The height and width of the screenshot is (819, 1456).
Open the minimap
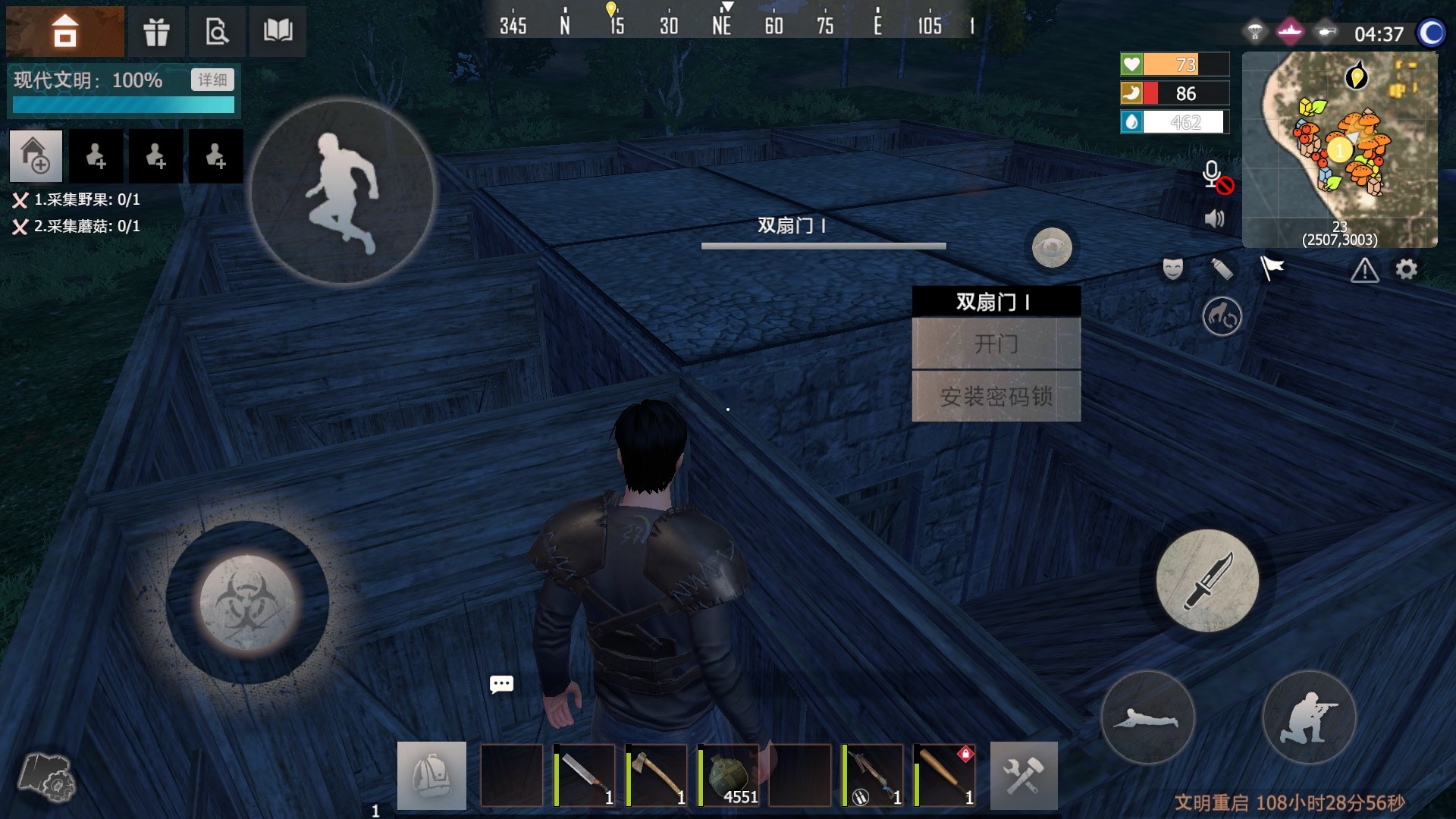[1339, 149]
